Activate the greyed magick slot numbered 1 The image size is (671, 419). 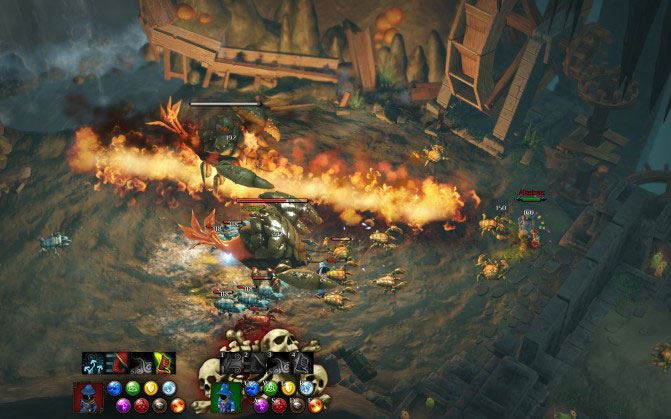[x=232, y=363]
